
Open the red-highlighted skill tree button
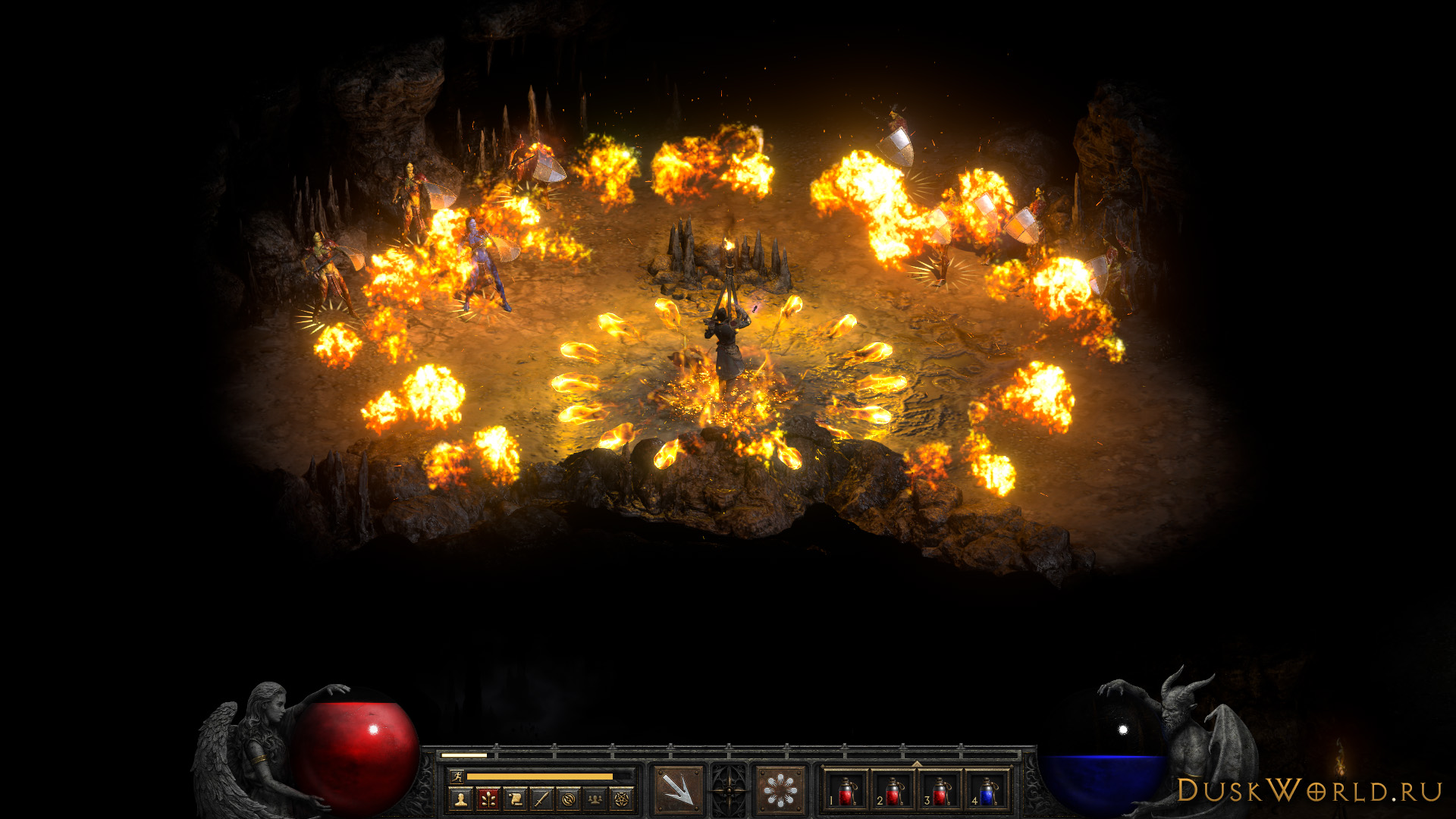click(488, 799)
